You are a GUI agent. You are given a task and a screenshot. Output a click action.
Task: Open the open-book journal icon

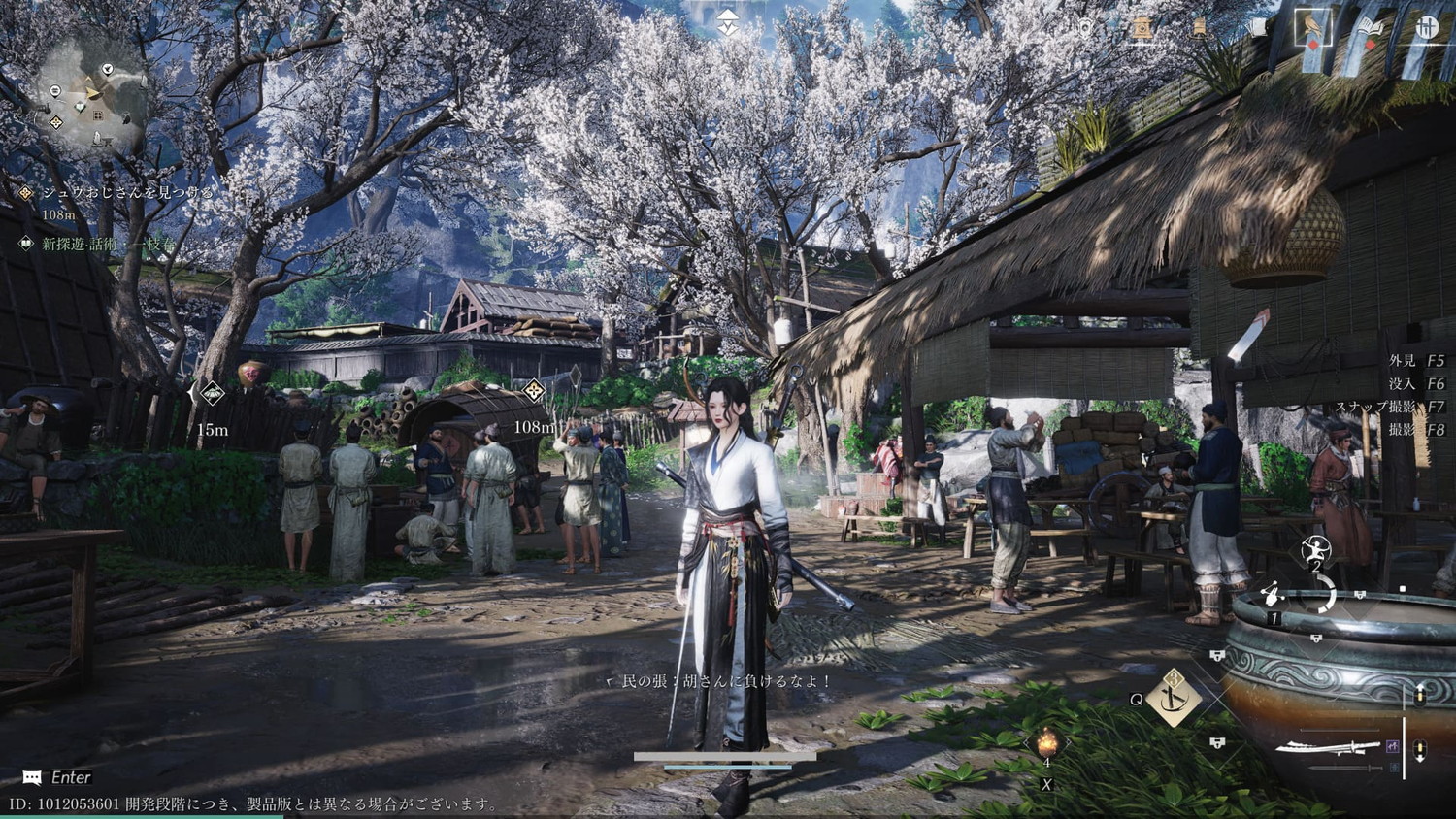point(1370,29)
